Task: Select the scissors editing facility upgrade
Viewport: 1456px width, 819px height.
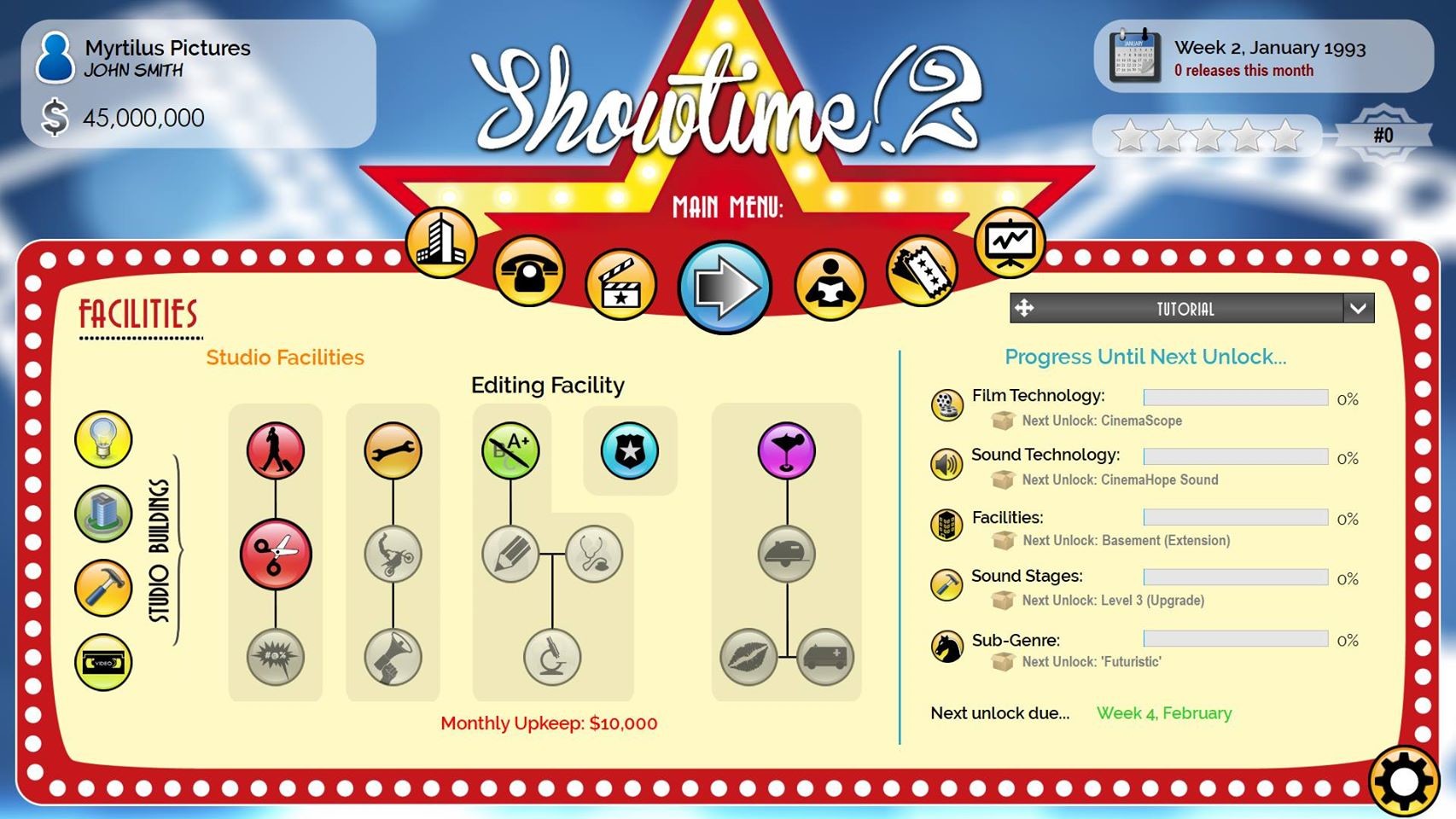Action: pos(275,553)
